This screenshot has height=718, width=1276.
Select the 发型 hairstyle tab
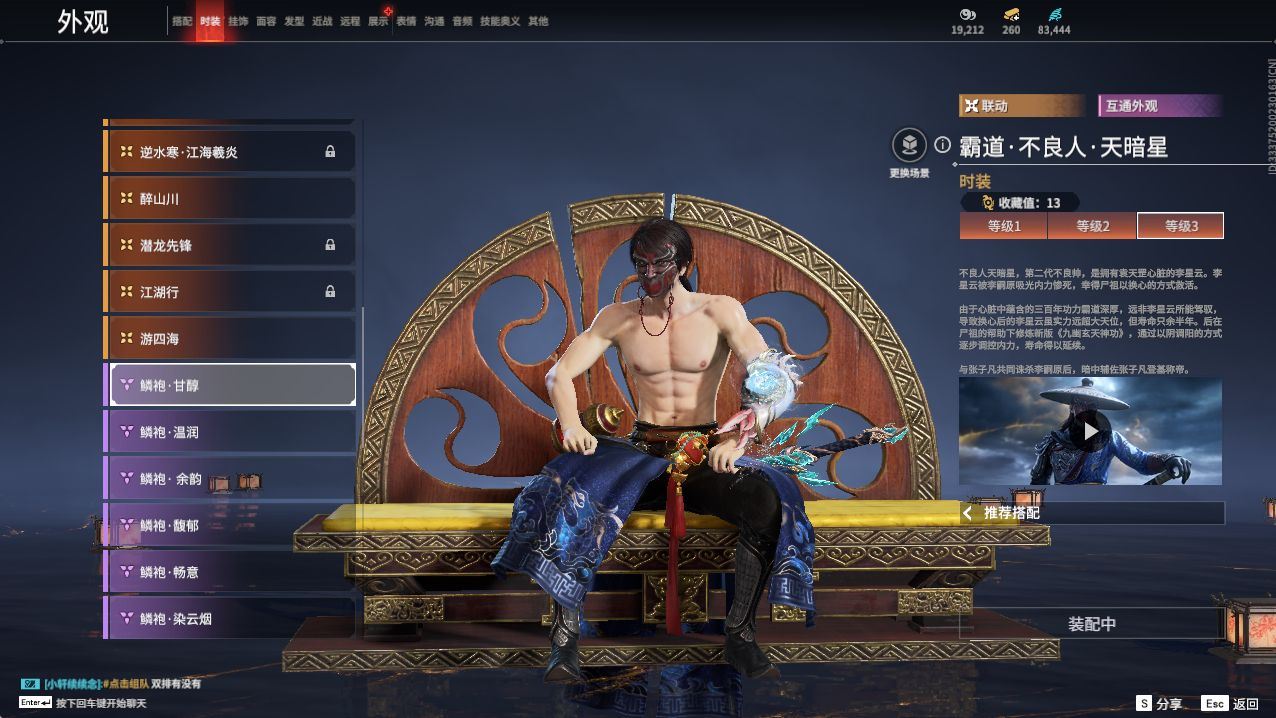click(294, 21)
